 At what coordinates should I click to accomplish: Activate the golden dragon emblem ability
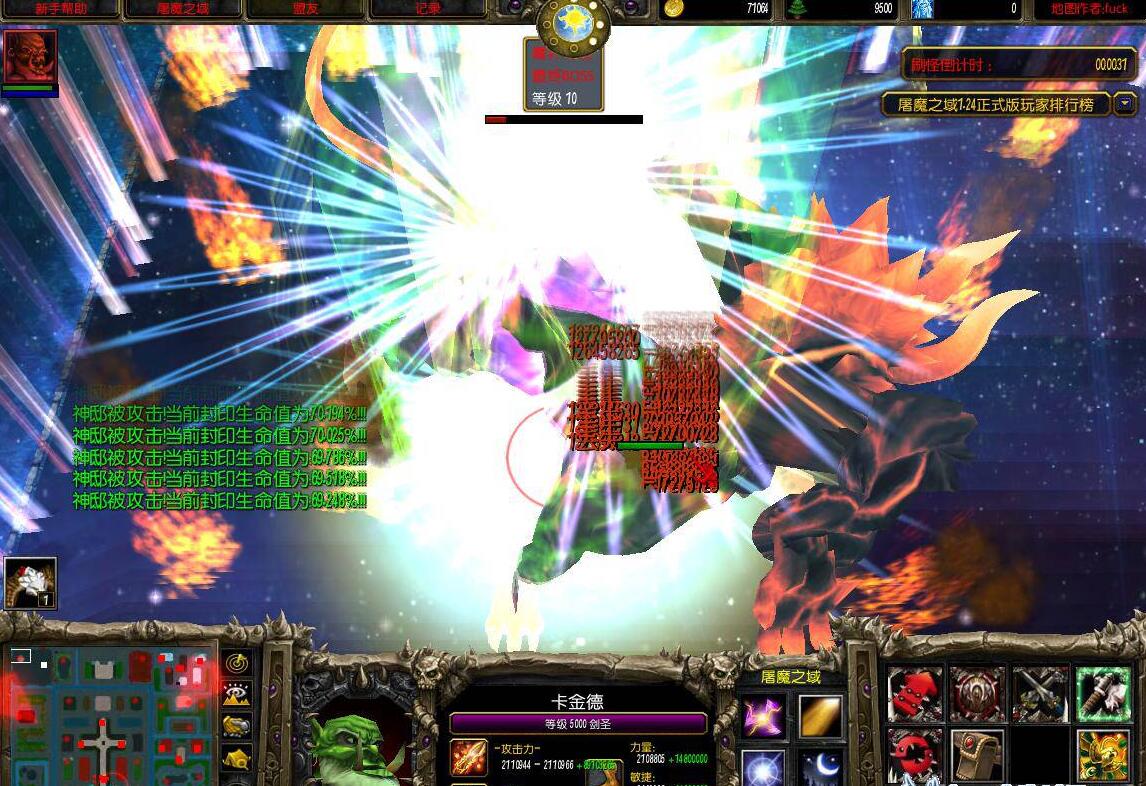coord(1103,755)
